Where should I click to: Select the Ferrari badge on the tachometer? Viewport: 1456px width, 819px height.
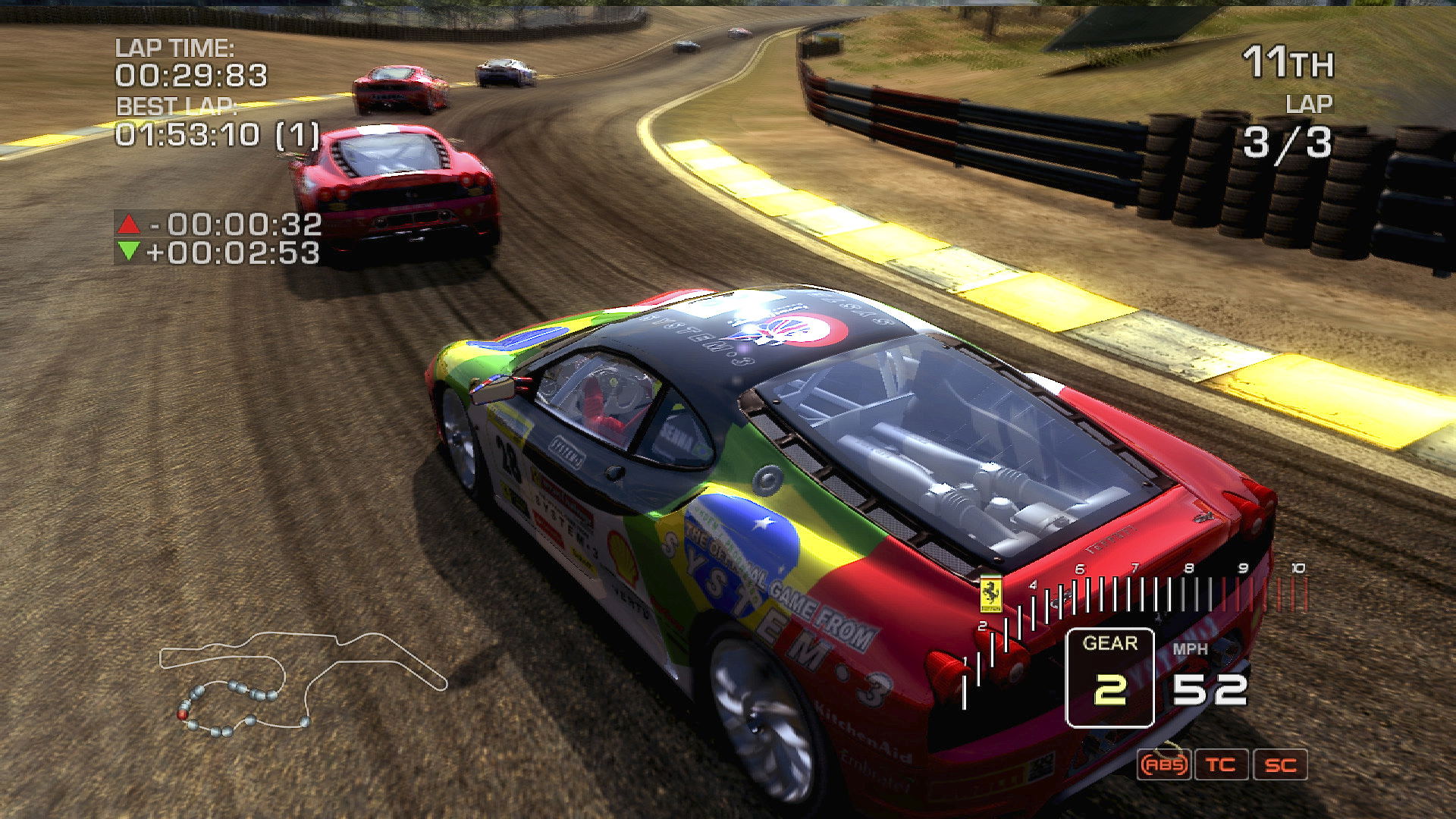(990, 594)
